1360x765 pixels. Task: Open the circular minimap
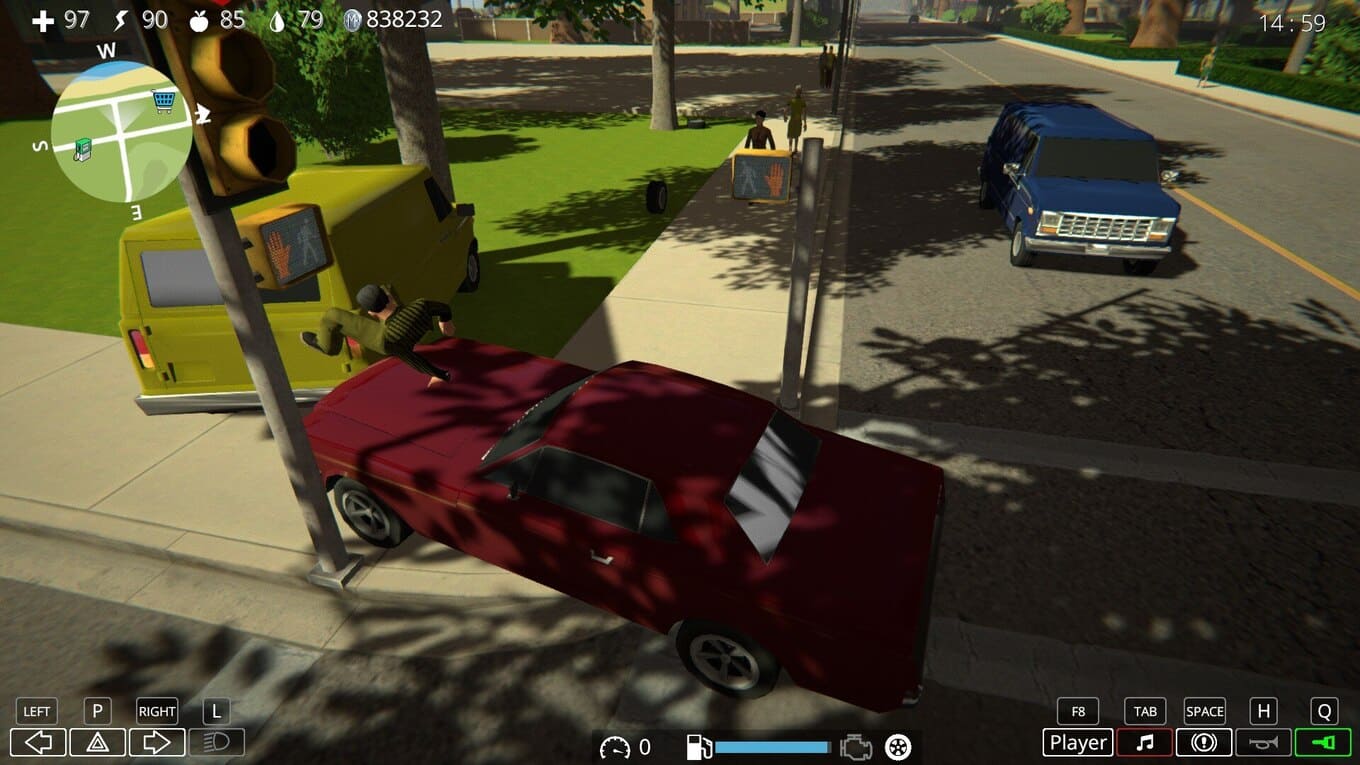tap(121, 131)
